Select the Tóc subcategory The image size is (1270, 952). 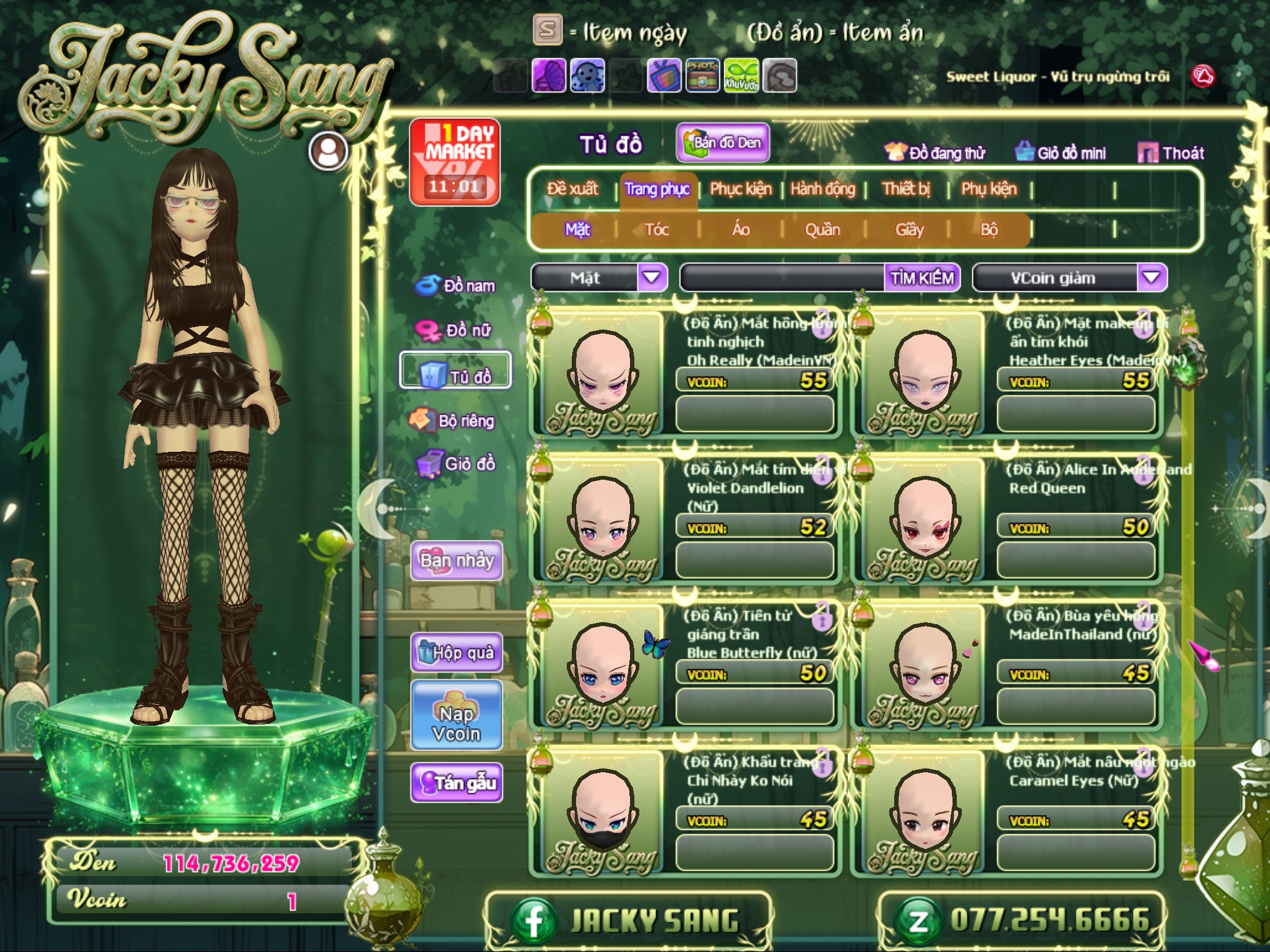pyautogui.click(x=657, y=230)
